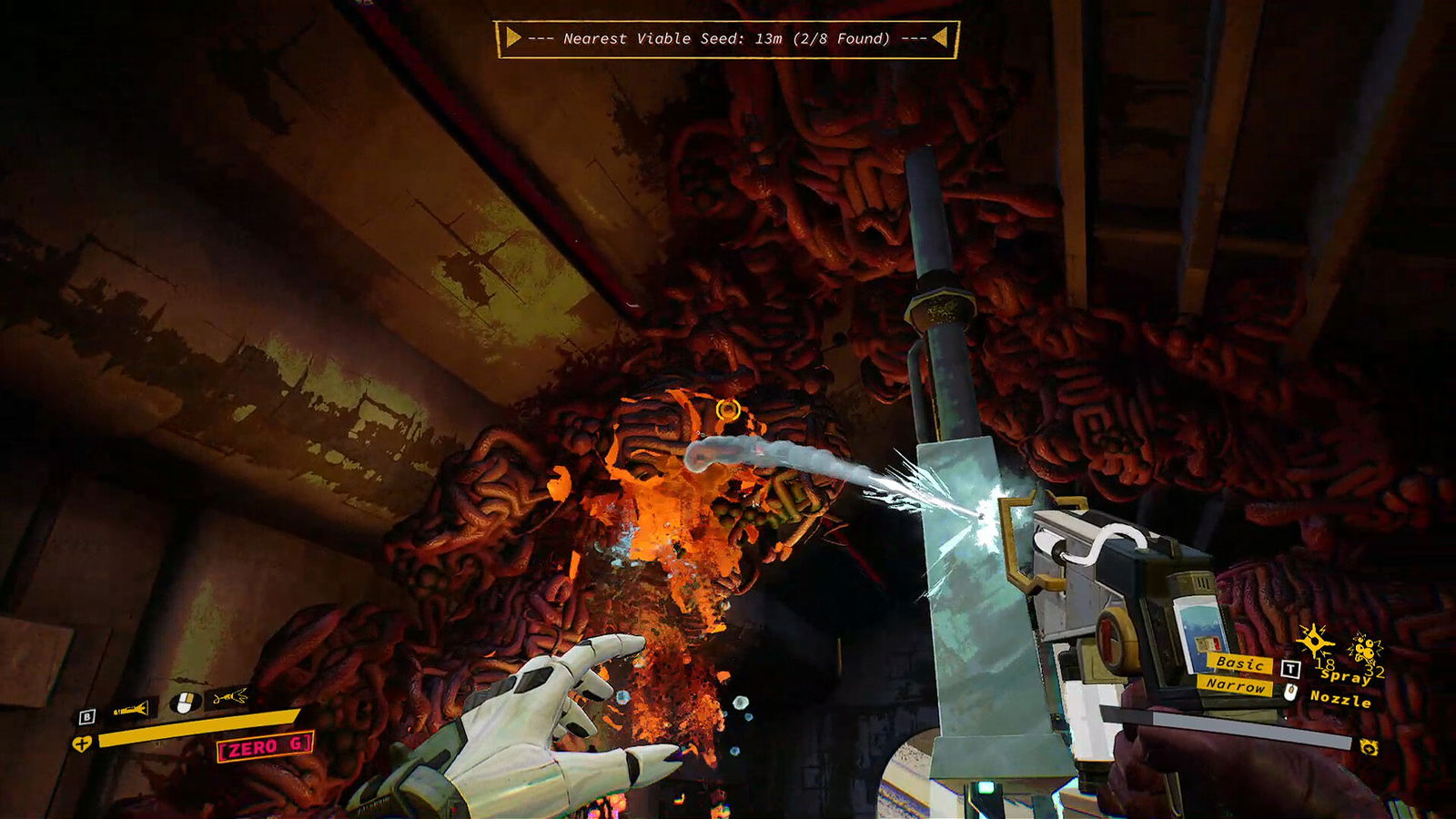Toggle the Narrow nozzle mode
Screen dimensions: 1456x819
[x=1238, y=687]
